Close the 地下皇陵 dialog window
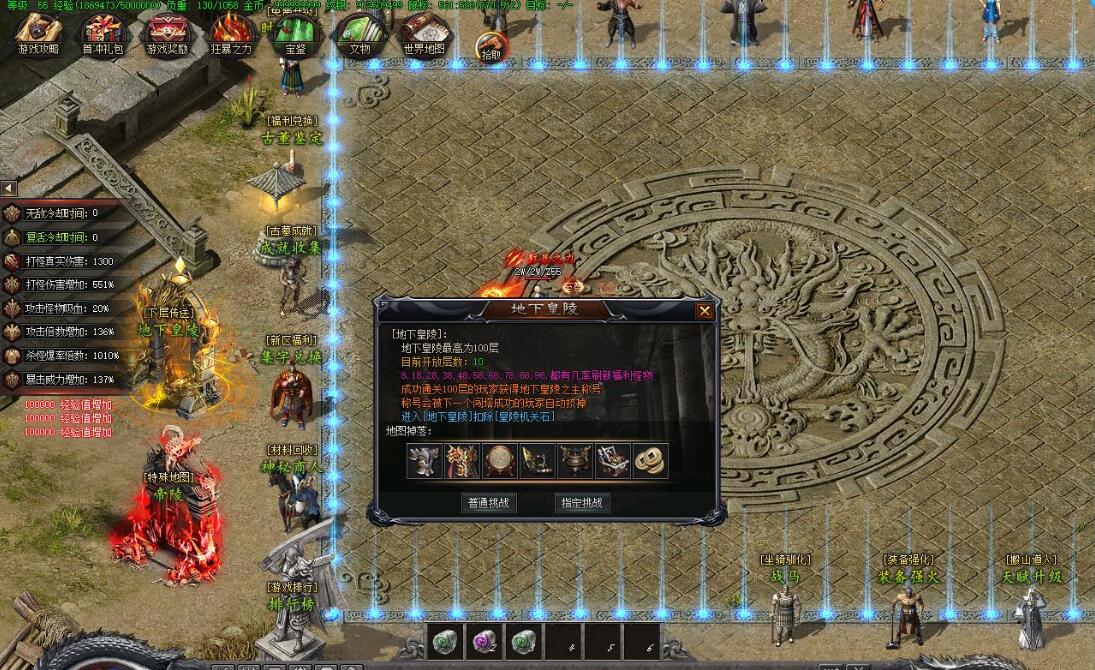 click(x=705, y=311)
